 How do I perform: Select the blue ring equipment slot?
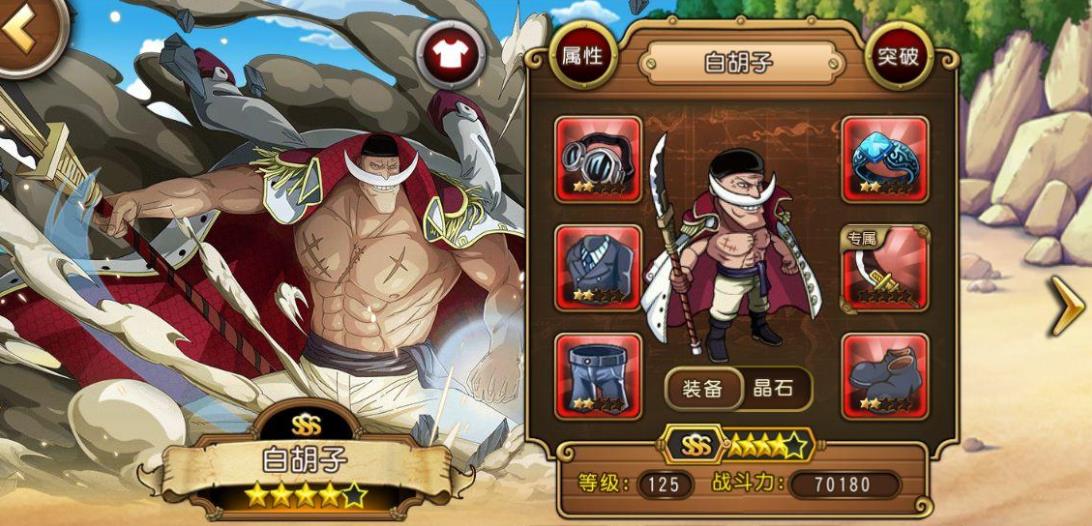(x=885, y=159)
